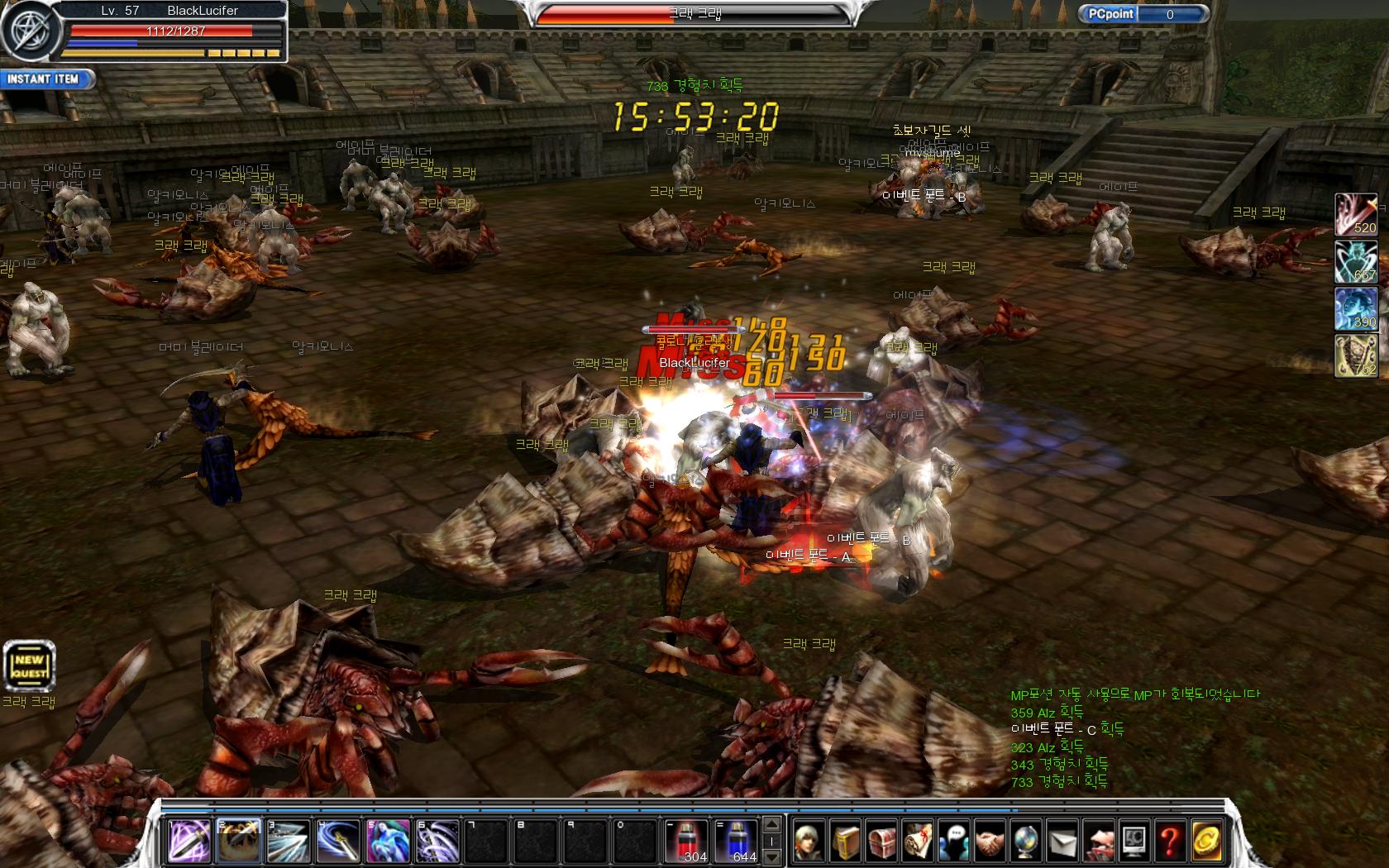Activate the purple sword skill in slot 1
This screenshot has height=868, width=1389.
tap(189, 841)
